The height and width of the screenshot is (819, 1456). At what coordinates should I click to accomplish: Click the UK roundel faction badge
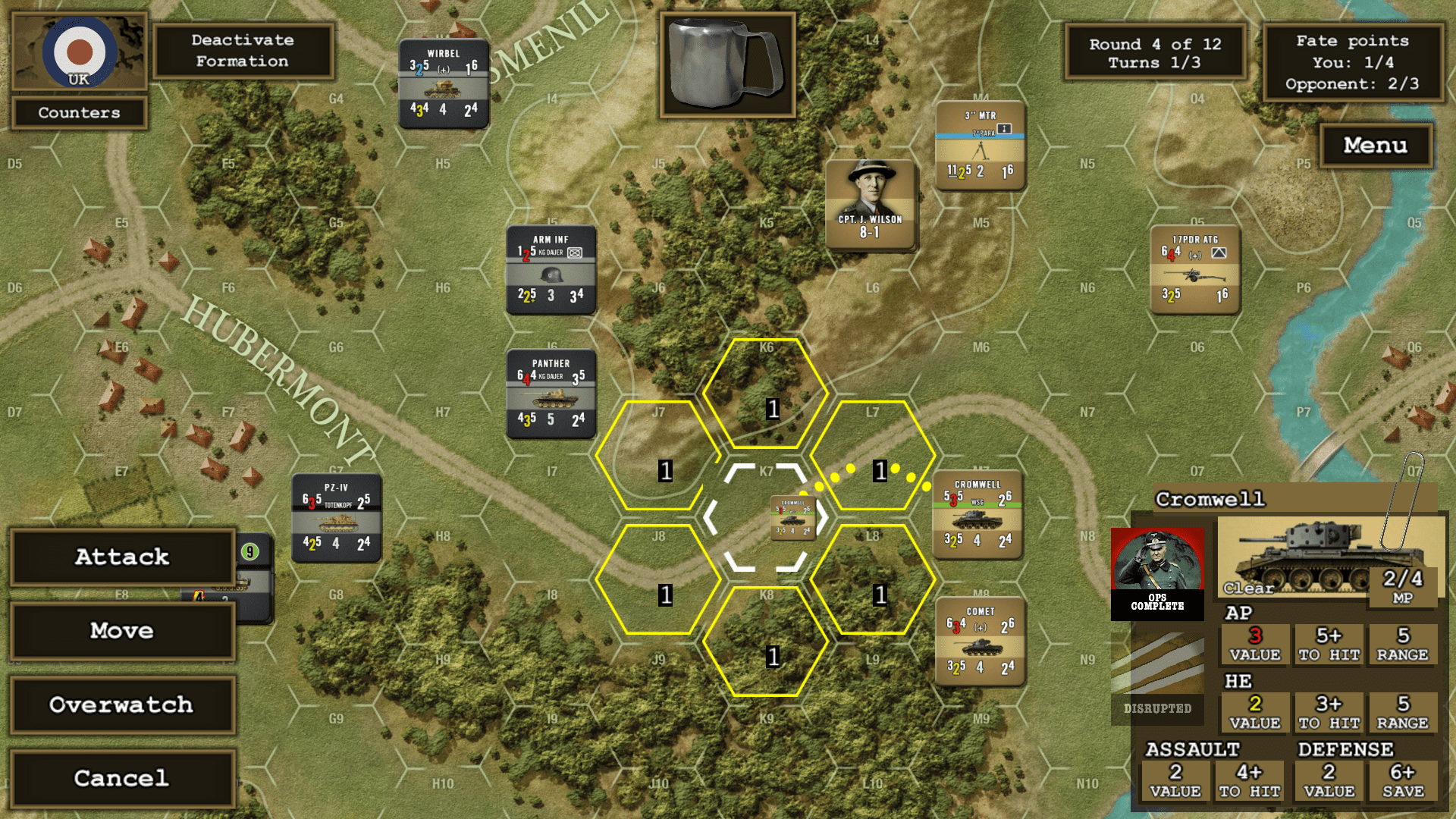click(79, 52)
